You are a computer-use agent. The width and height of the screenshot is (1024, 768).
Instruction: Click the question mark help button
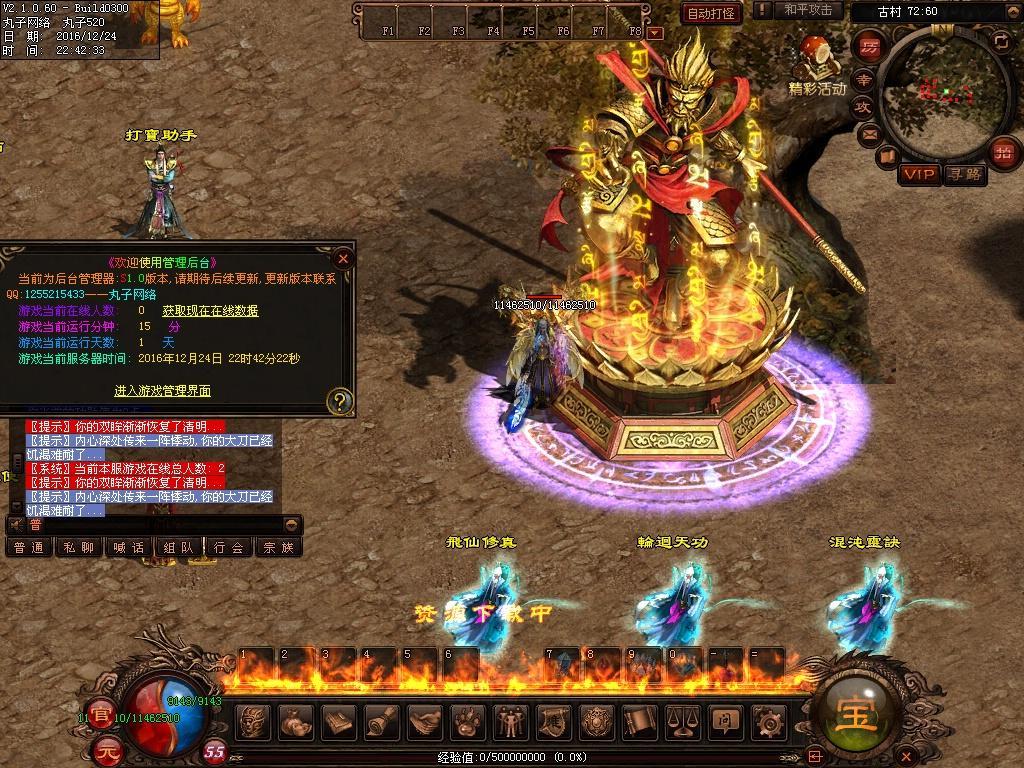(x=340, y=401)
